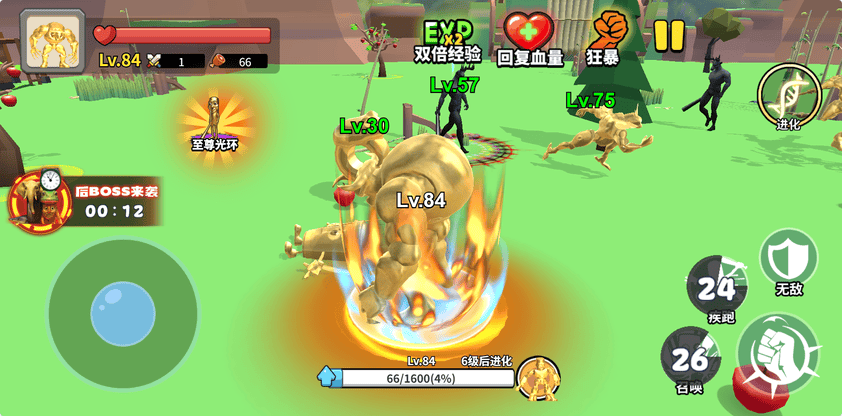Image resolution: width=842 pixels, height=416 pixels.
Task: Click the golden player portrait avatar
Action: pos(52,42)
